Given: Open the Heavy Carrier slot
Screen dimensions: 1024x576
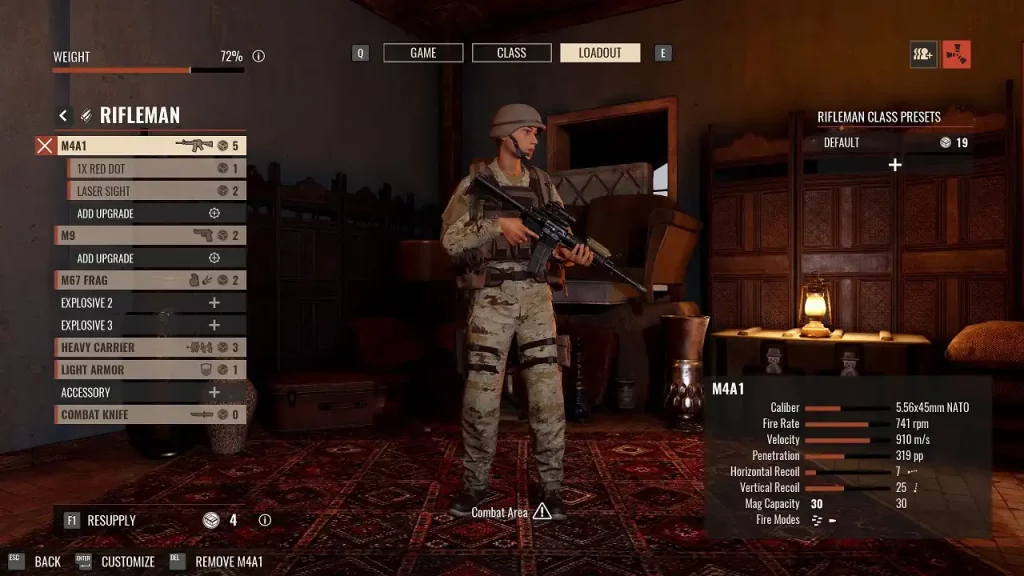Looking at the screenshot, I should 150,348.
